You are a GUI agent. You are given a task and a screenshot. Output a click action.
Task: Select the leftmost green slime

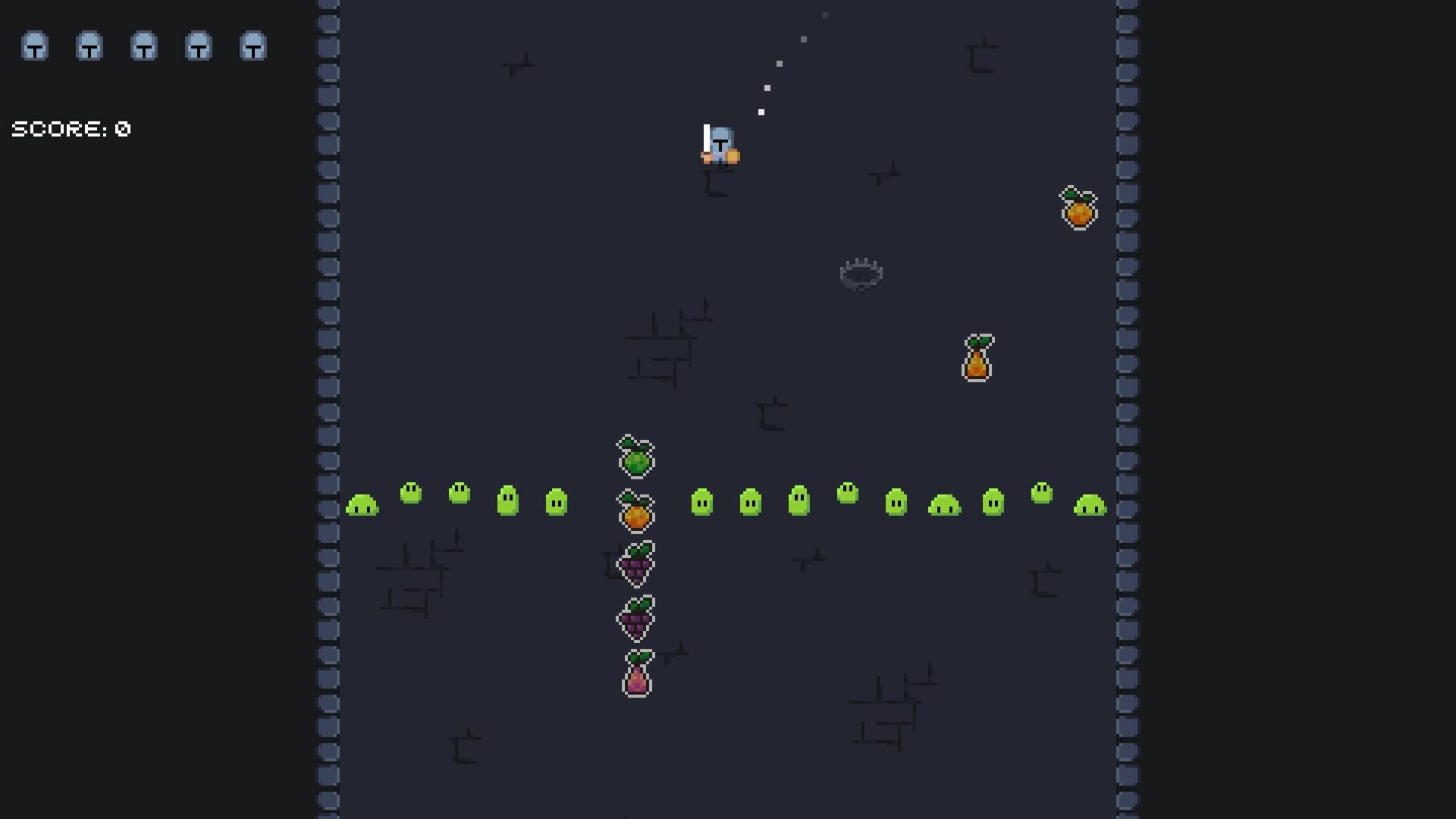[362, 504]
